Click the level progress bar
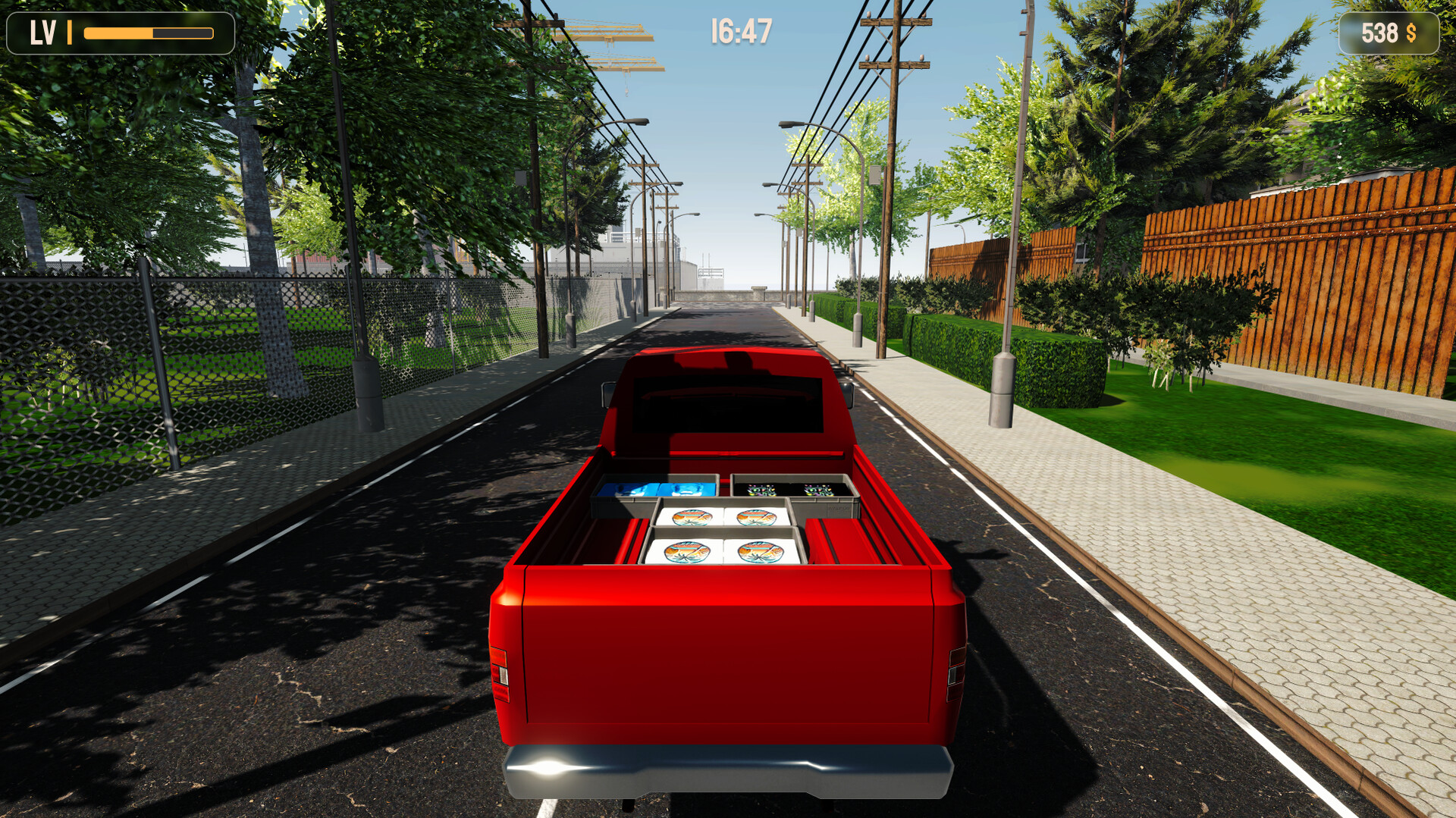Viewport: 1456px width, 818px height. point(148,32)
